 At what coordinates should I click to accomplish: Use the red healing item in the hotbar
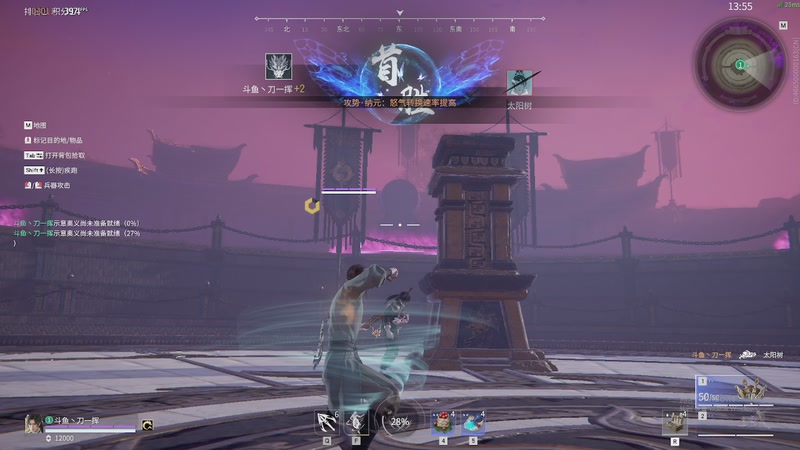tap(443, 423)
